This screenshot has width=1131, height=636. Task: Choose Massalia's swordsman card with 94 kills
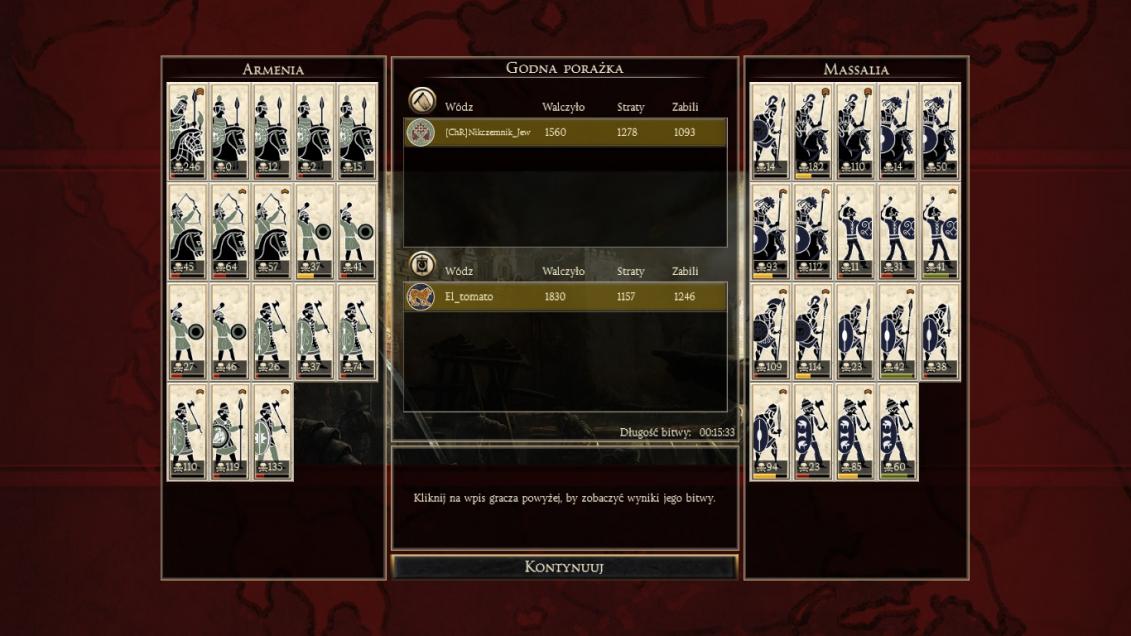tap(770, 431)
